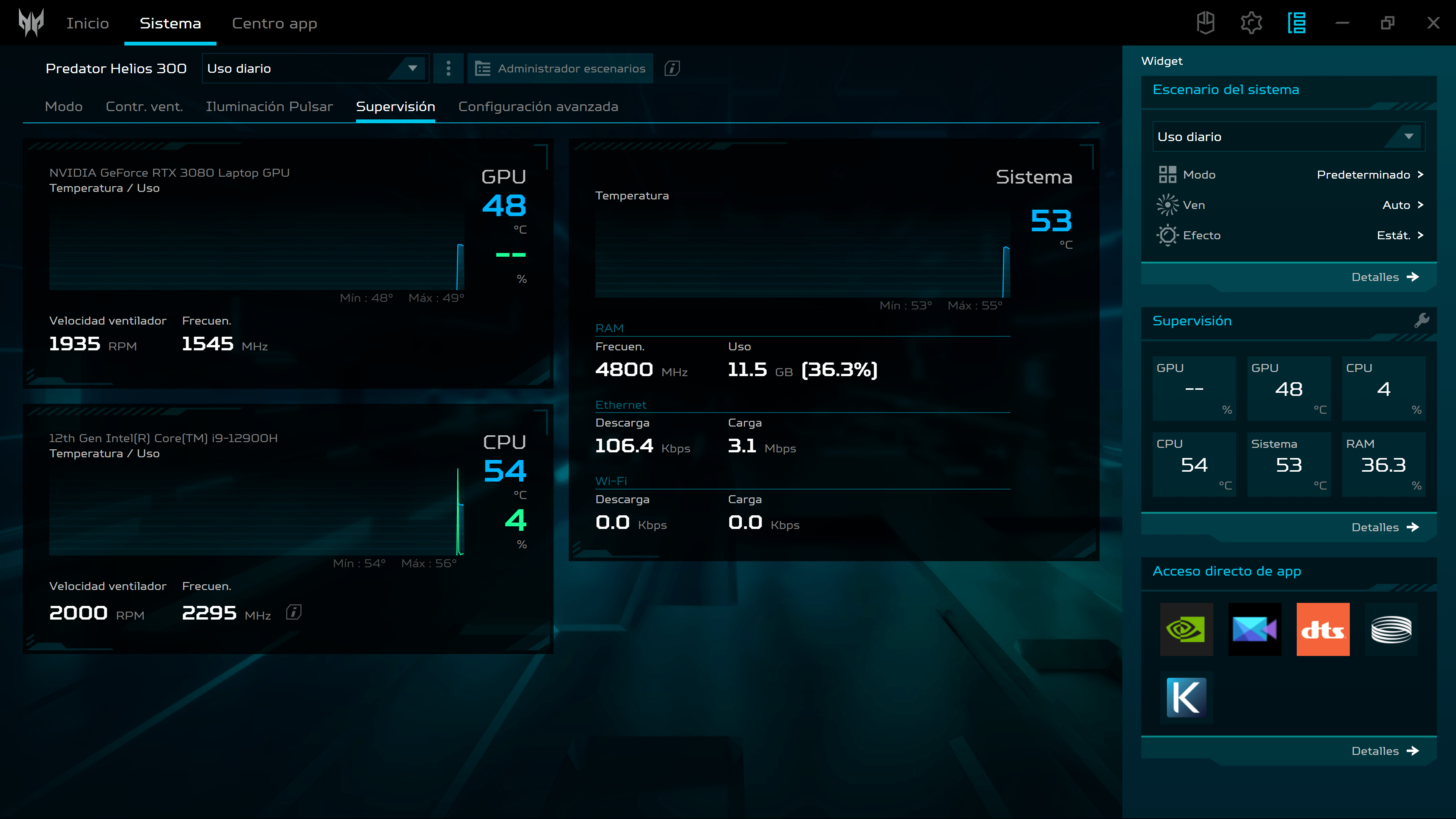
Task: Select the Contr. vent. tab
Action: (x=144, y=107)
